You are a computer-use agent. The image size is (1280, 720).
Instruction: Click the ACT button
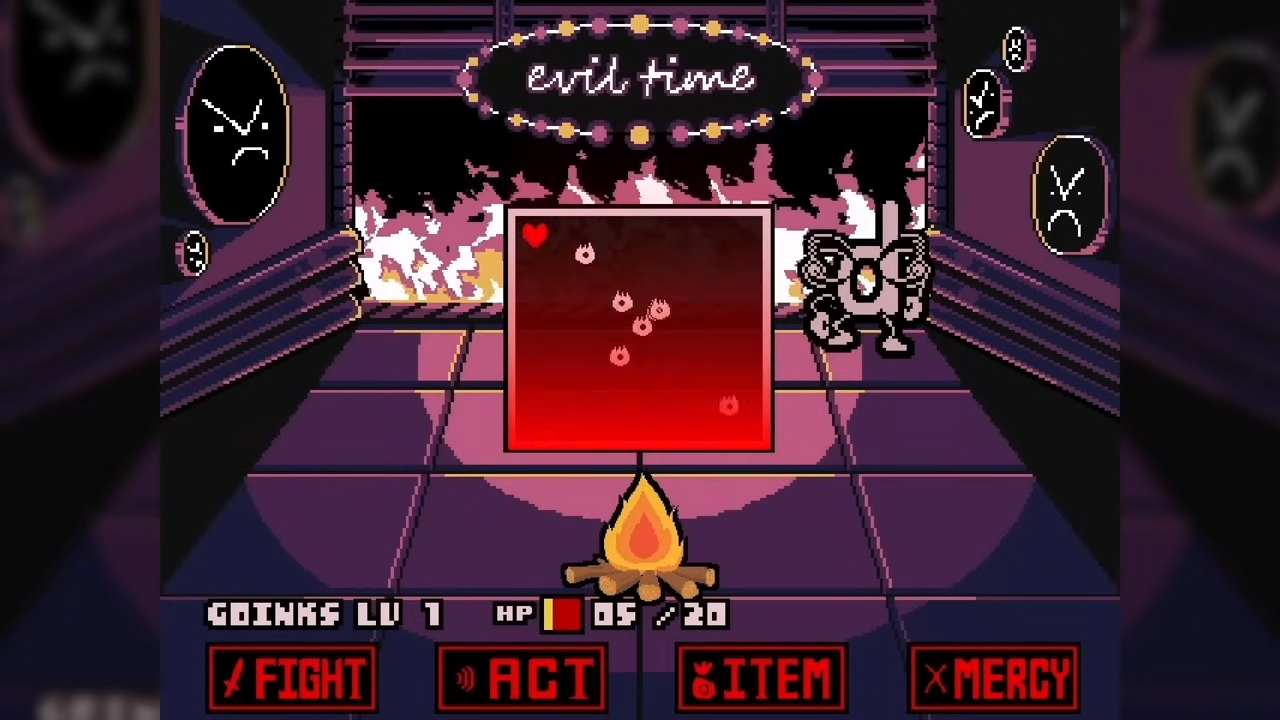tap(521, 678)
